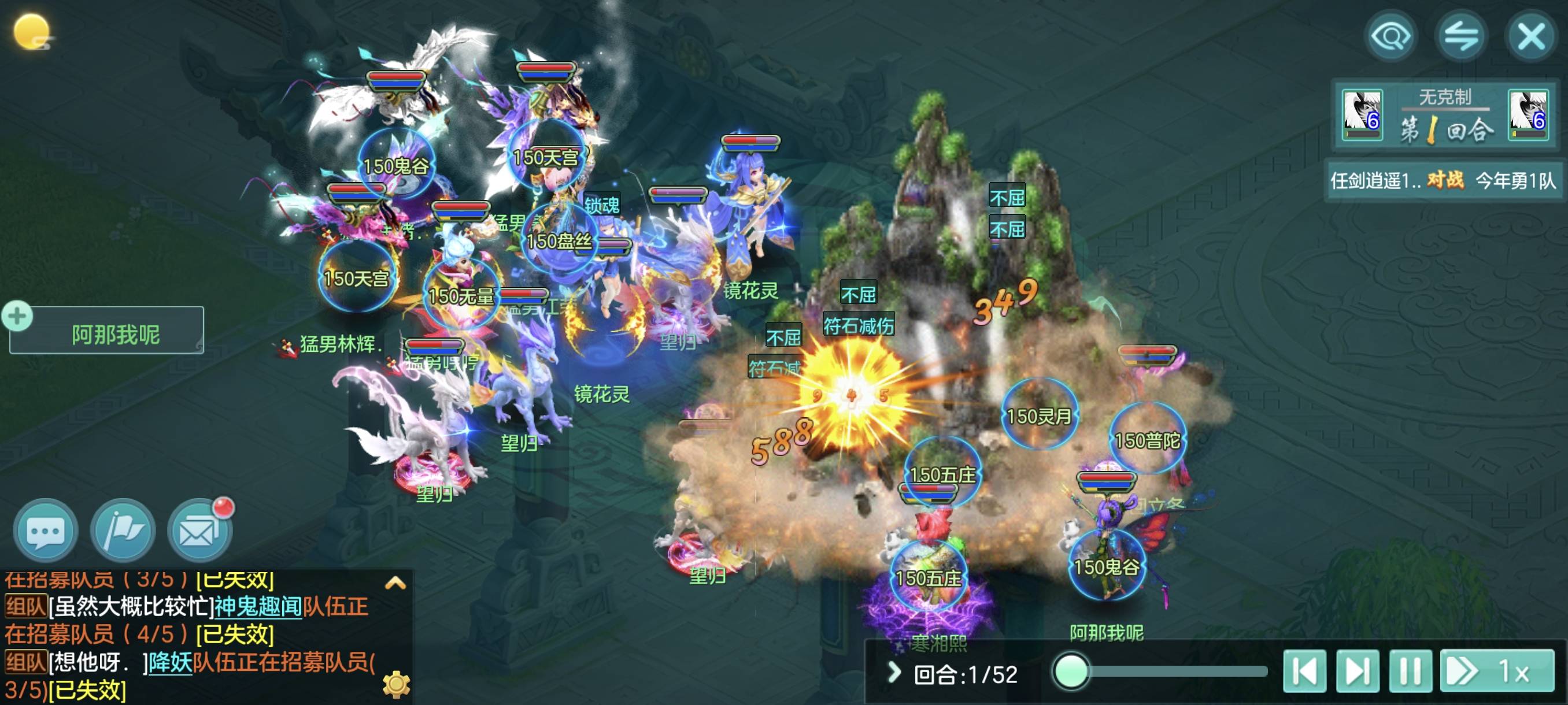Open the mail envelope with red notification
1568x705 pixels.
click(x=199, y=530)
